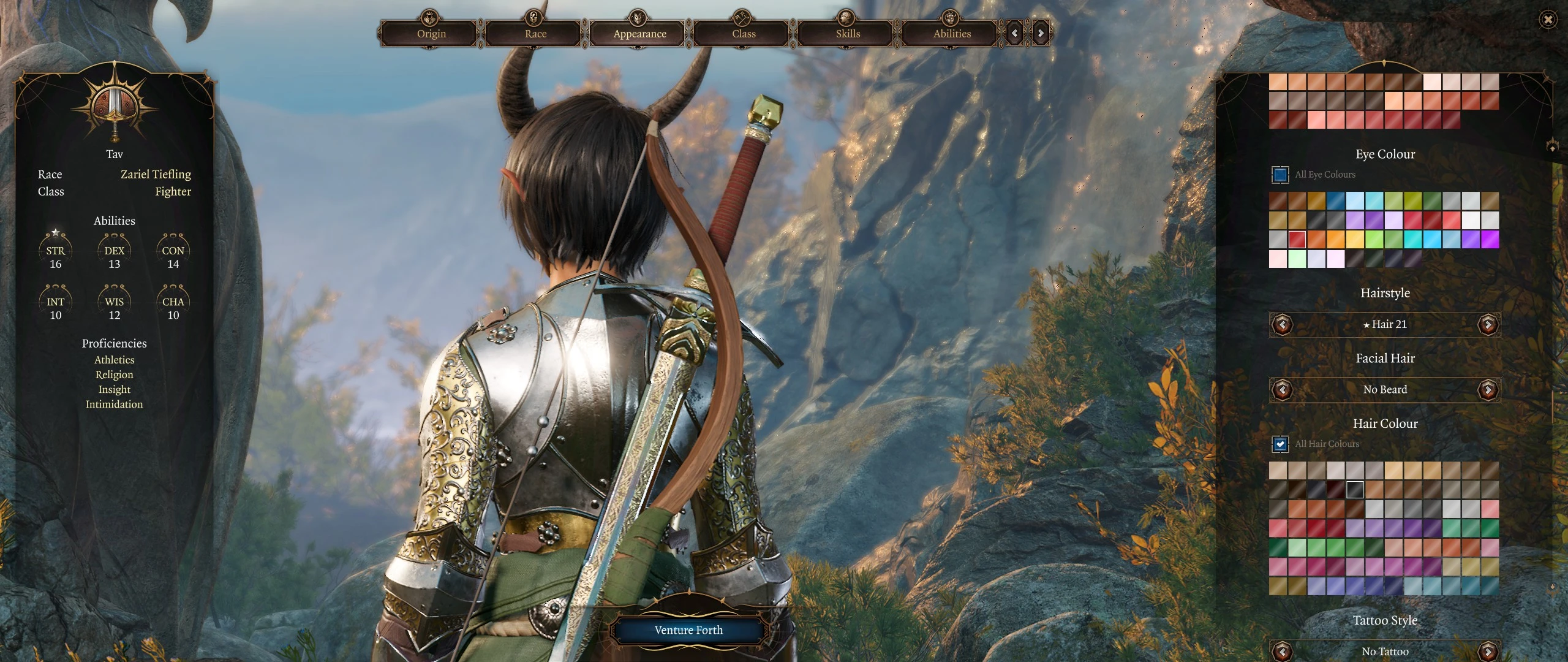Advance to the next facial hair option
The width and height of the screenshot is (1568, 662).
pyautogui.click(x=1488, y=389)
